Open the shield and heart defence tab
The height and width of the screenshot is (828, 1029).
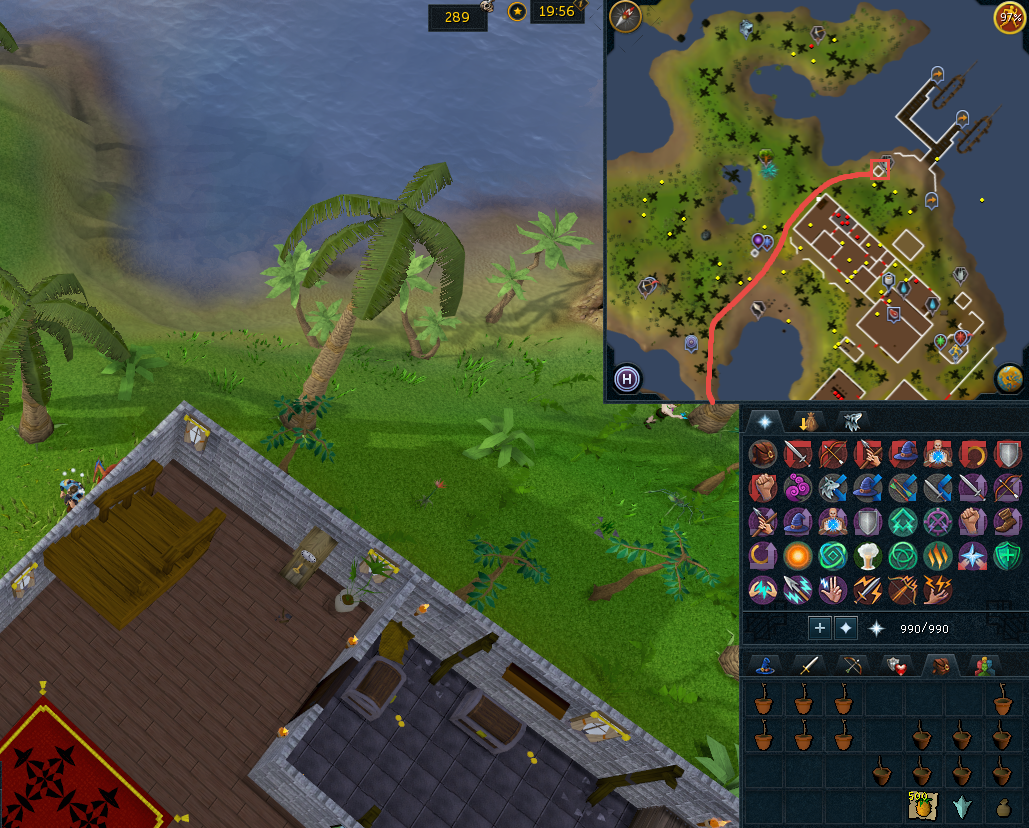pos(895,665)
